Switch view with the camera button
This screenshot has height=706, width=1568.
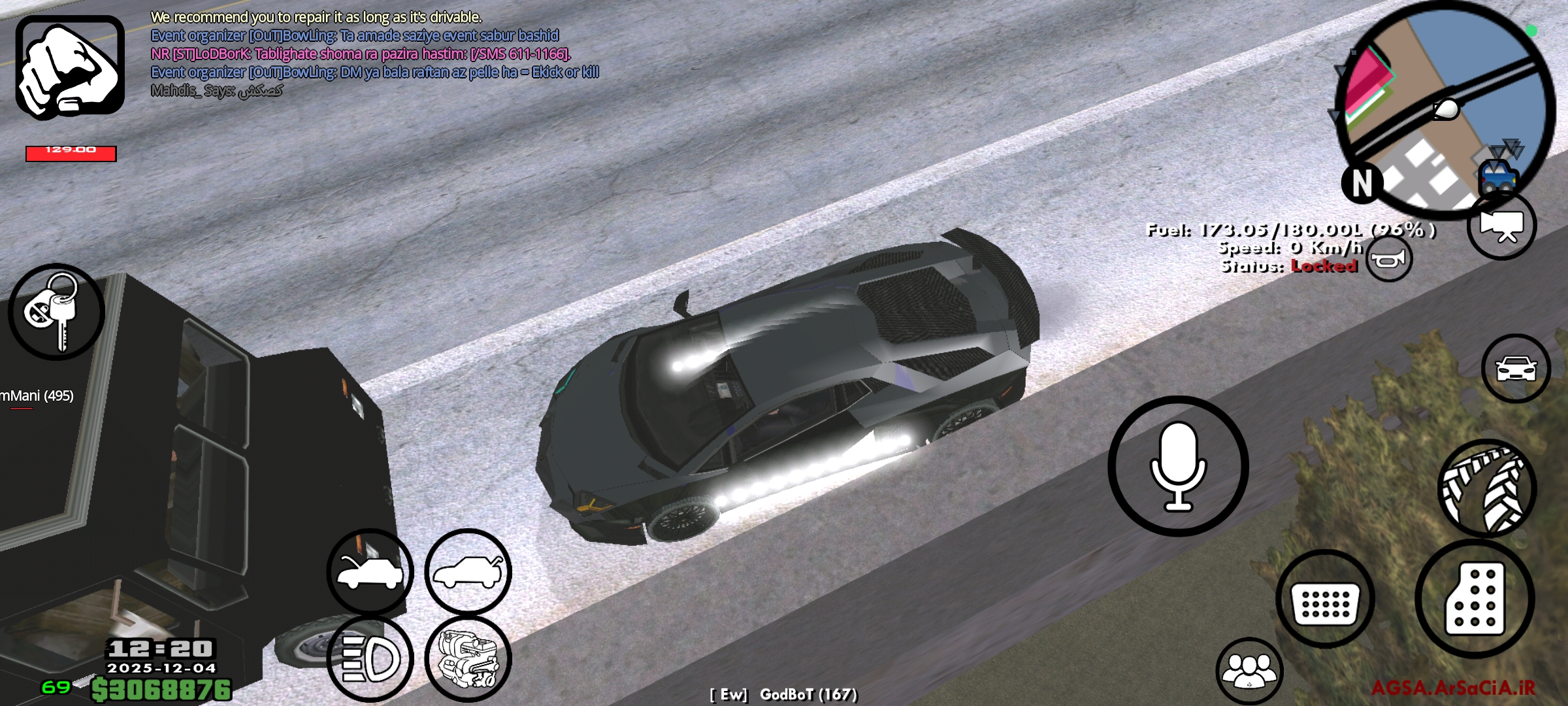coord(1501,225)
